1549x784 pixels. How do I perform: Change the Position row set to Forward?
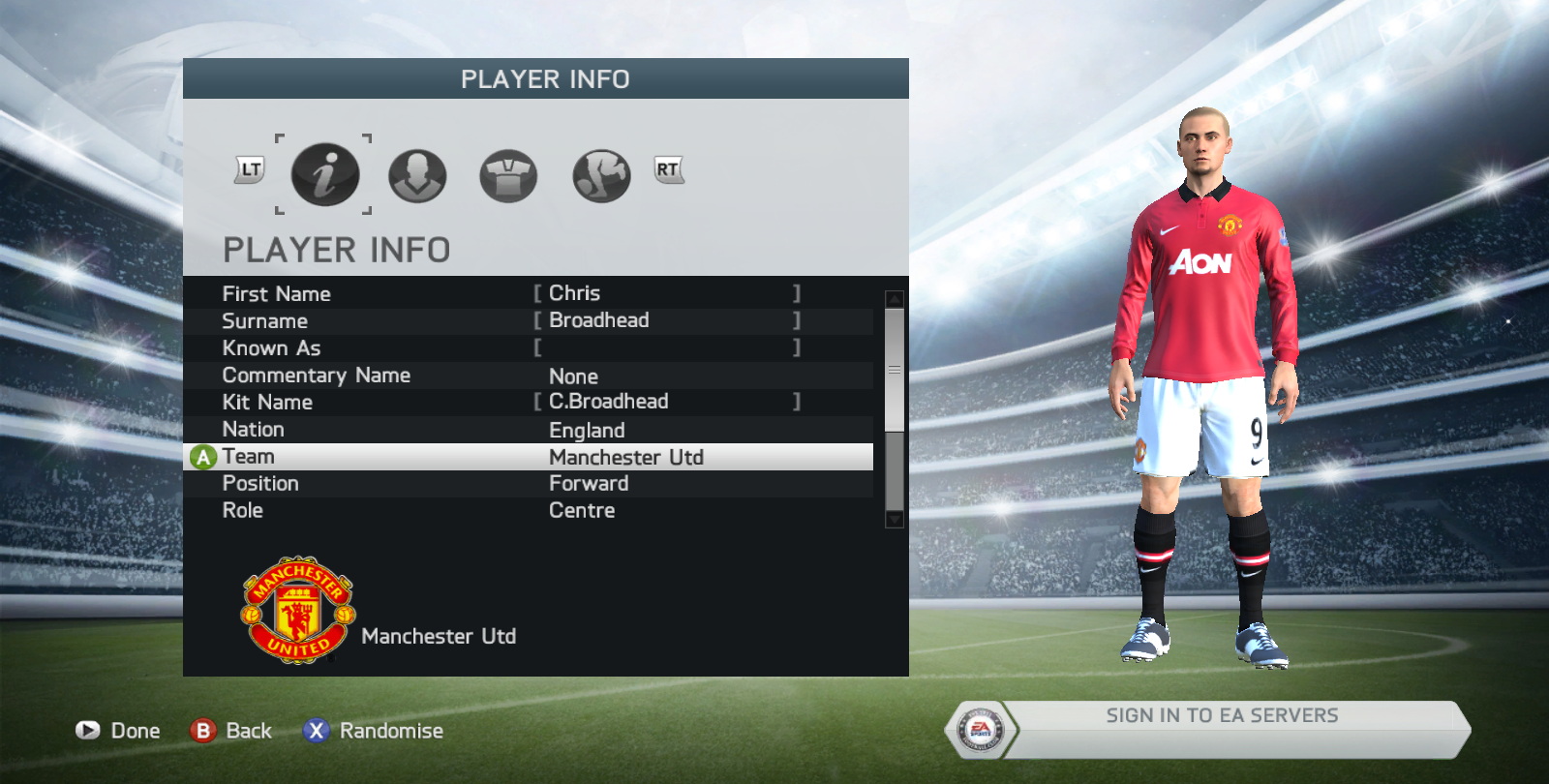pos(528,484)
